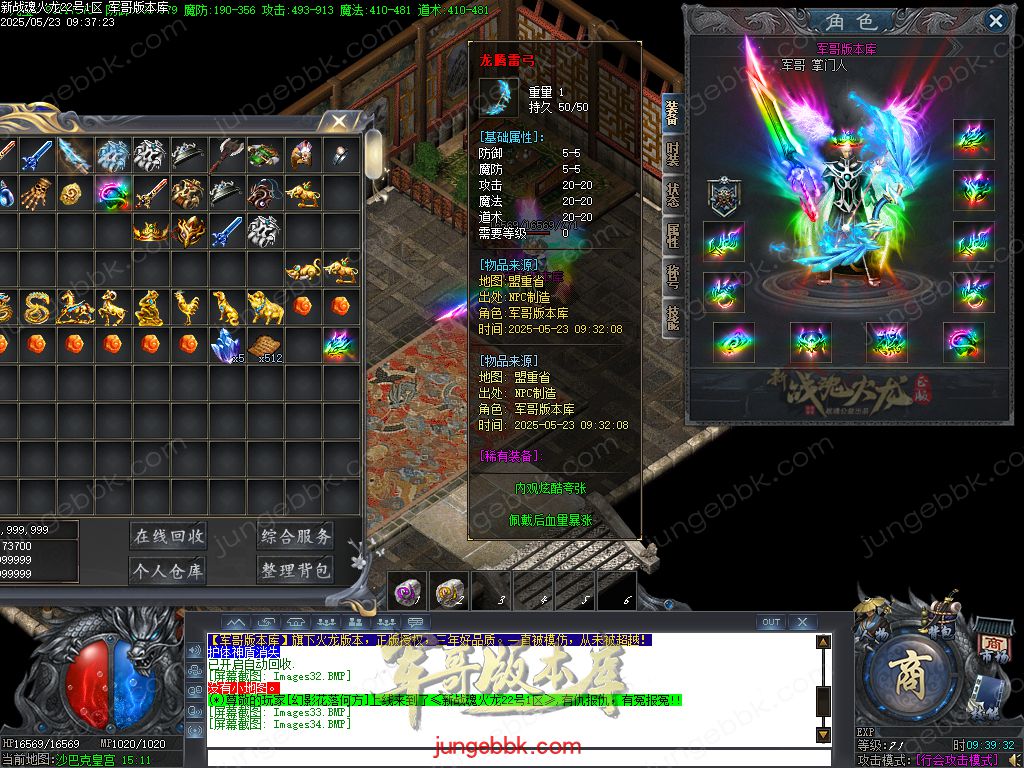
Task: Pick the x512 brown scroll stack
Action: click(264, 345)
